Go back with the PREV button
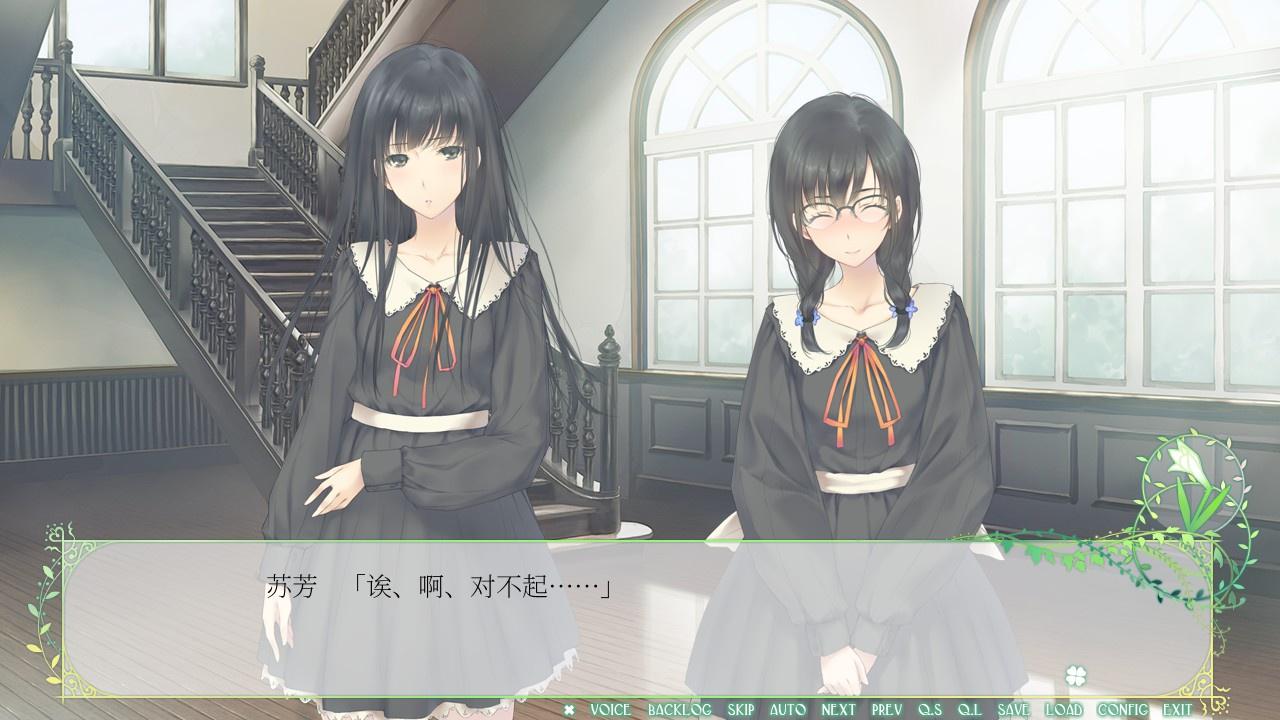Viewport: 1280px width, 720px height. point(887,710)
